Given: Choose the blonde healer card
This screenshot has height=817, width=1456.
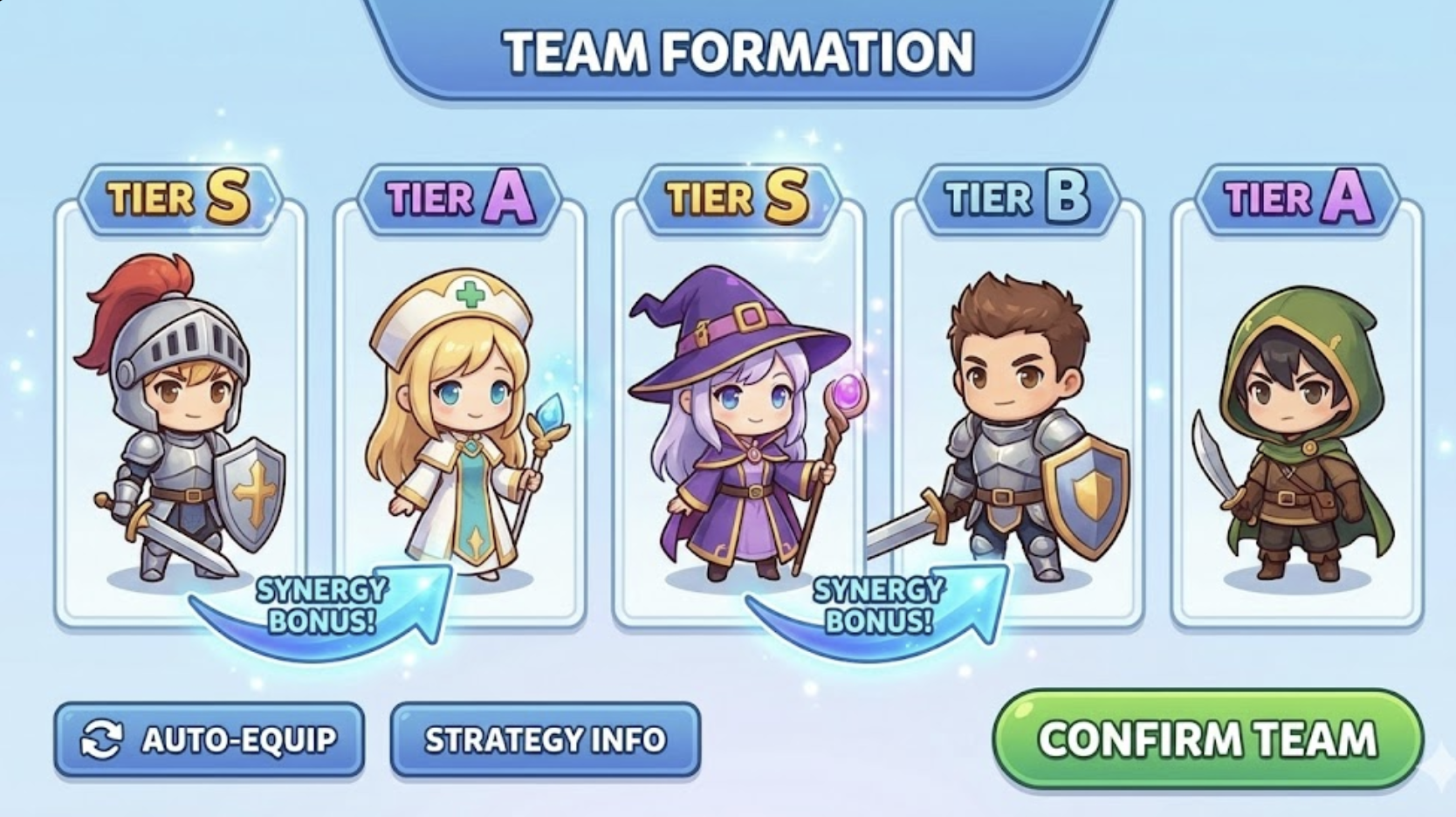Looking at the screenshot, I should (x=459, y=410).
